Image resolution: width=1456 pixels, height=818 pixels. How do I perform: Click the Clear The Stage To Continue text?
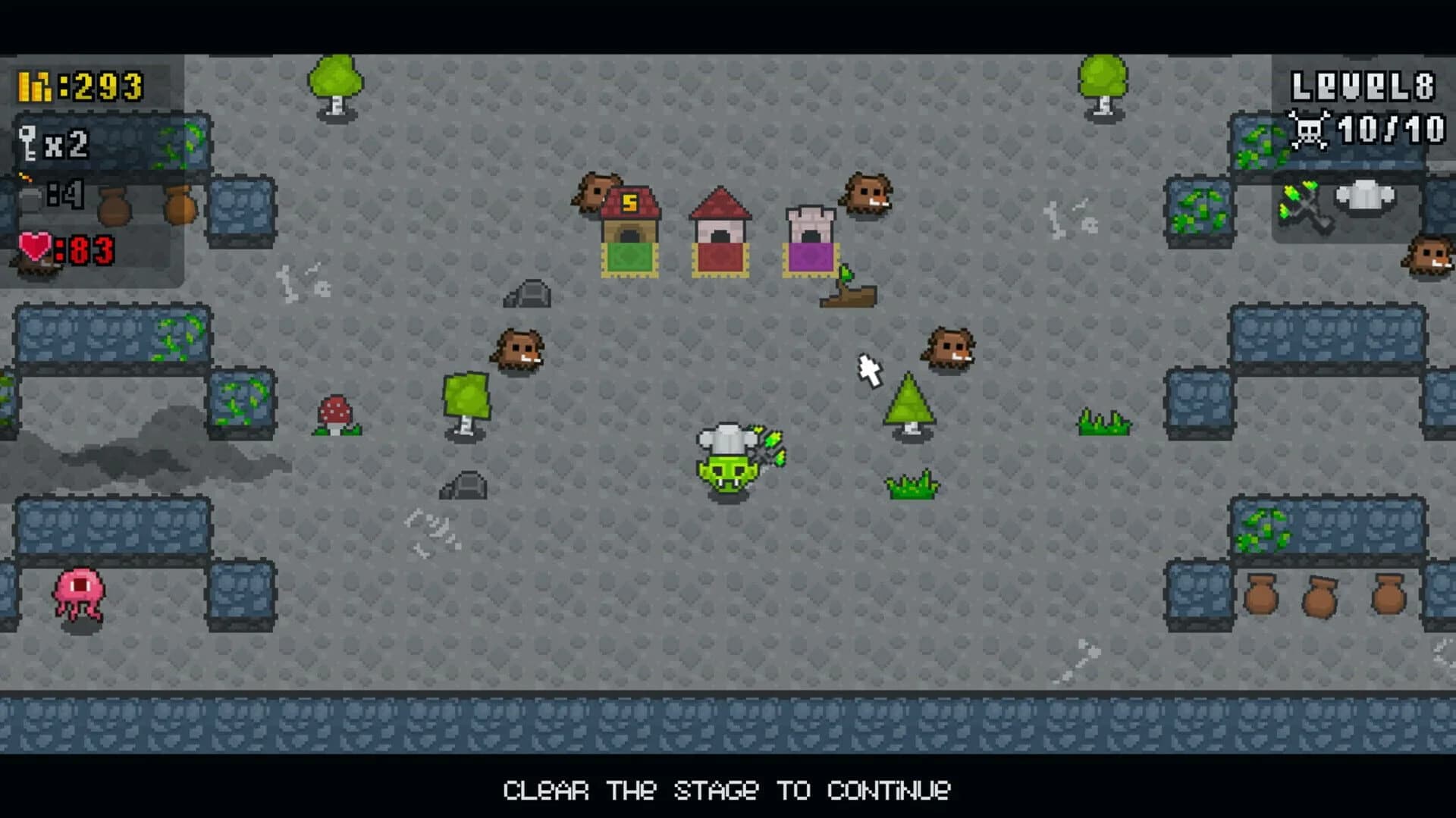(x=727, y=791)
